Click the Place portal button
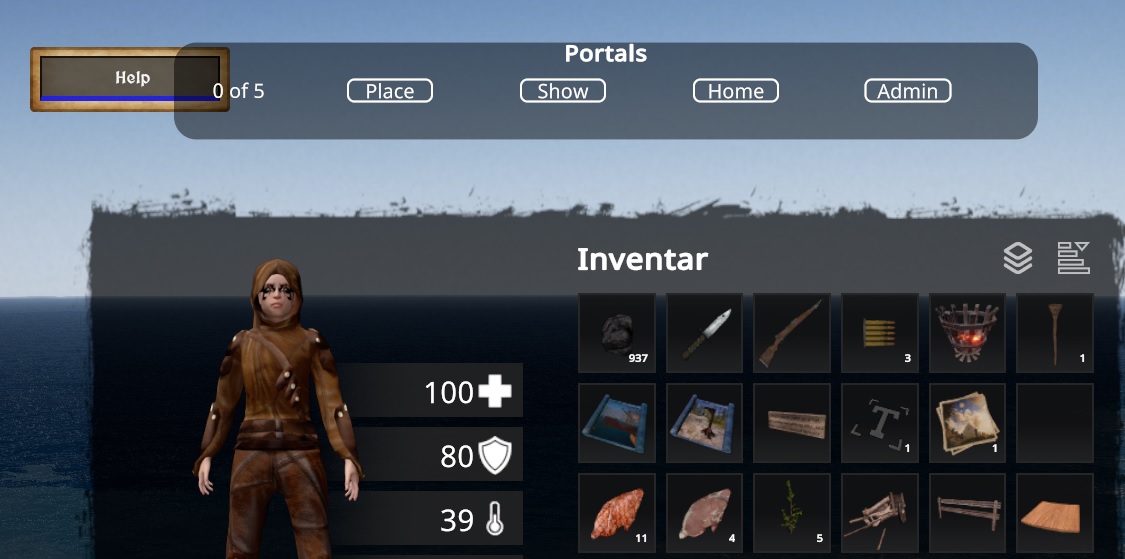 click(390, 91)
